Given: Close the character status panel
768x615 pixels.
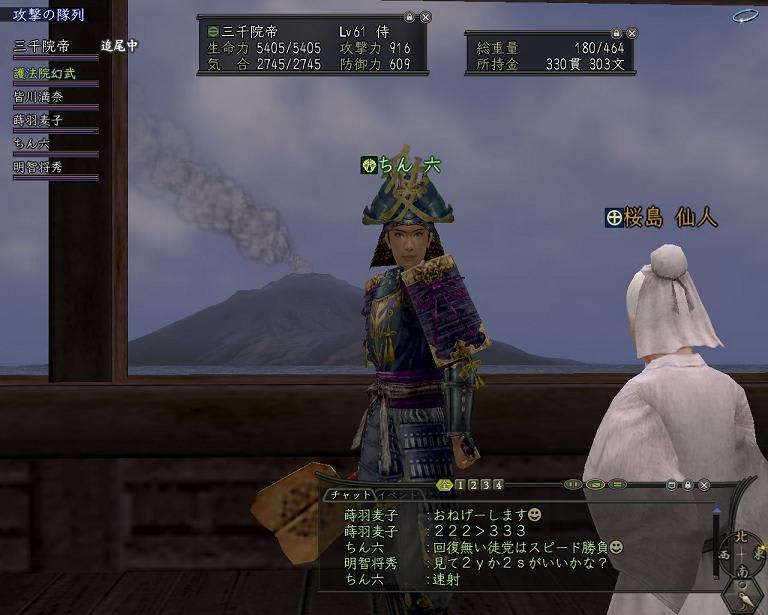Looking at the screenshot, I should pos(425,18).
